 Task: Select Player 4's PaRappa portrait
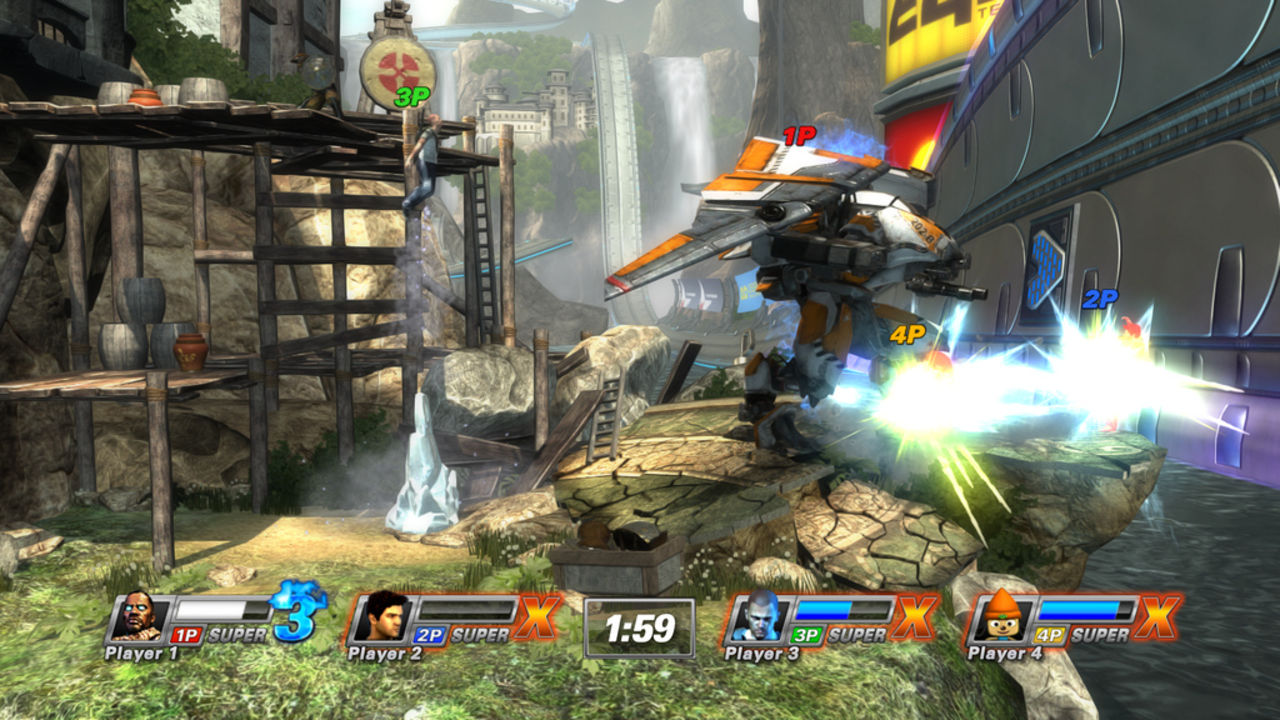(x=1002, y=617)
